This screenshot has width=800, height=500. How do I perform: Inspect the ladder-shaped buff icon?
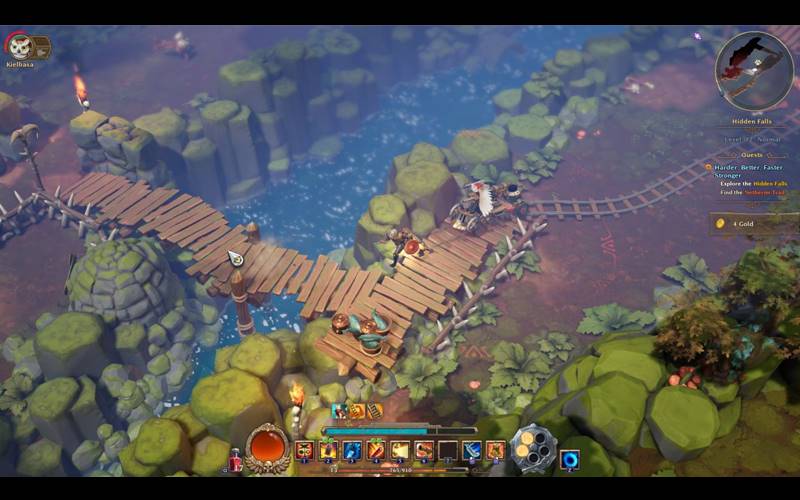point(375,410)
